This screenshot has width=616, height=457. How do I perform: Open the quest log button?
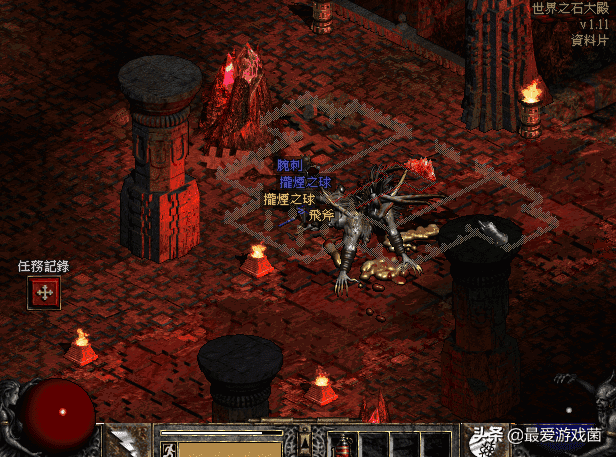pyautogui.click(x=44, y=292)
